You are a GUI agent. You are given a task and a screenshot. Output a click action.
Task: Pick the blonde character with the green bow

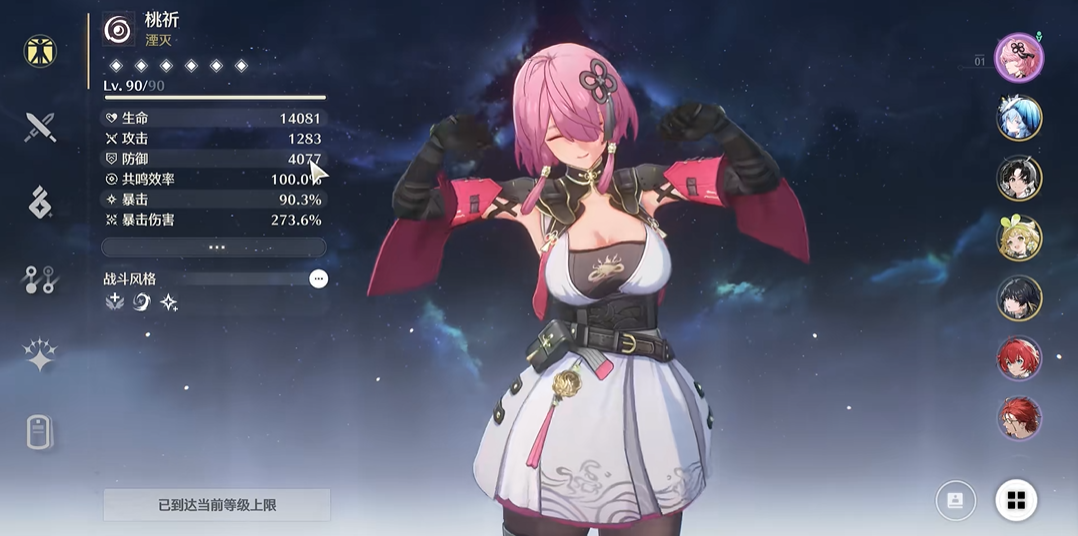[1019, 238]
